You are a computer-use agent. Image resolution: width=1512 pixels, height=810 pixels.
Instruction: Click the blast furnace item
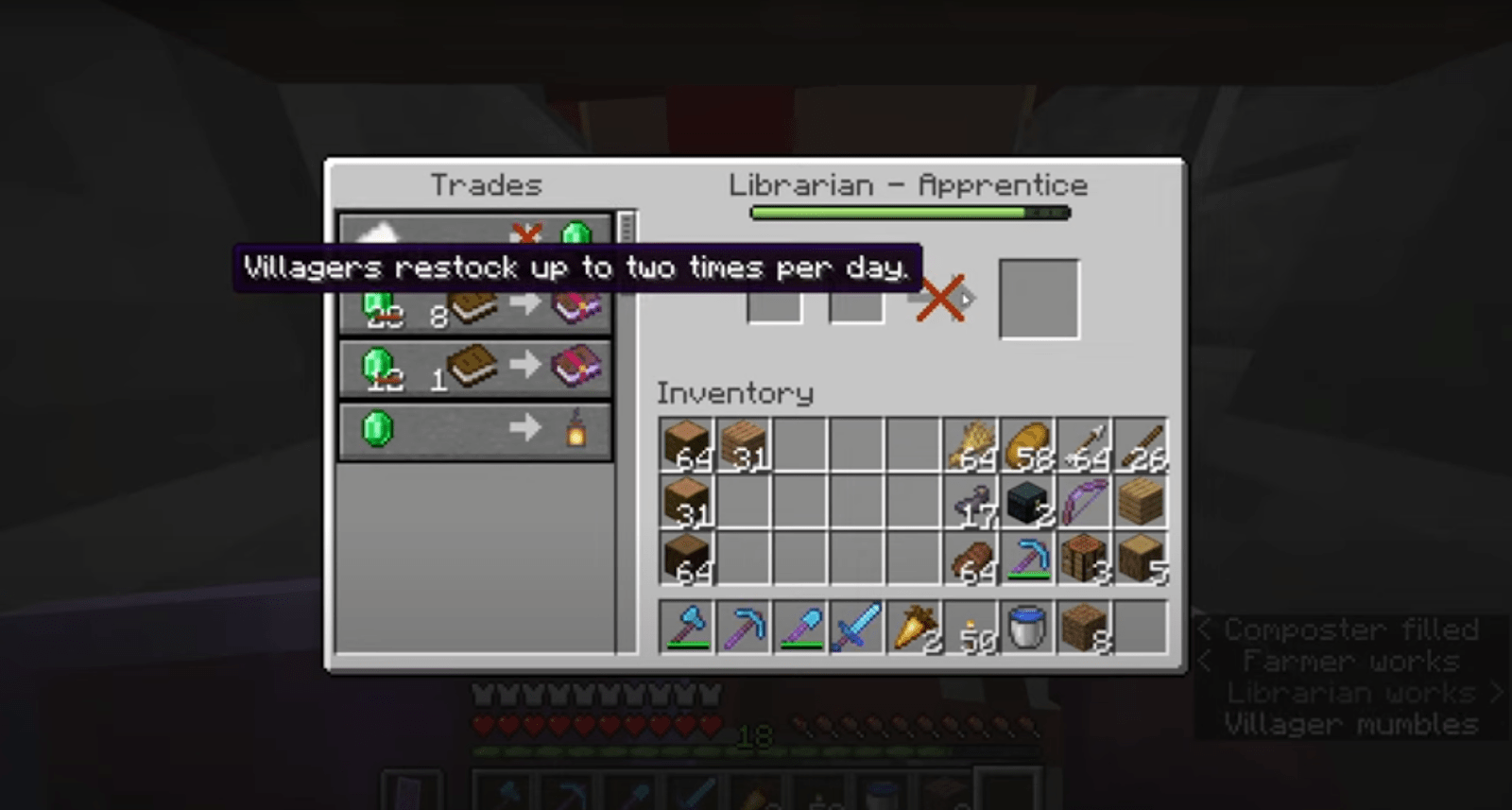click(1025, 500)
